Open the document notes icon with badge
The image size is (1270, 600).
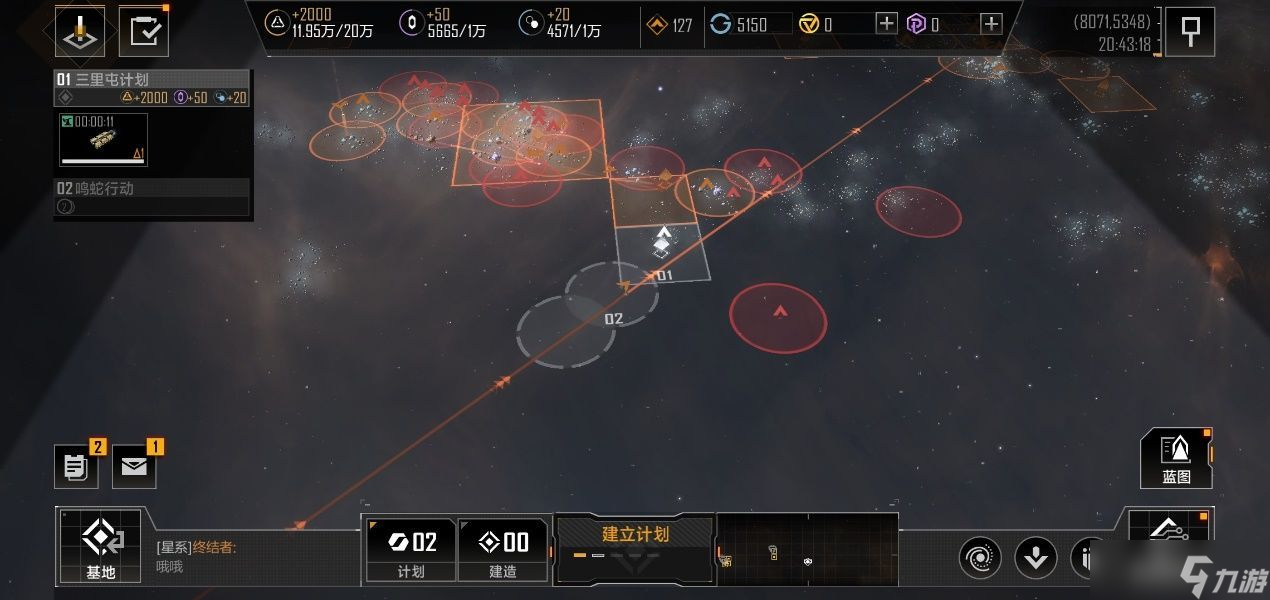76,467
